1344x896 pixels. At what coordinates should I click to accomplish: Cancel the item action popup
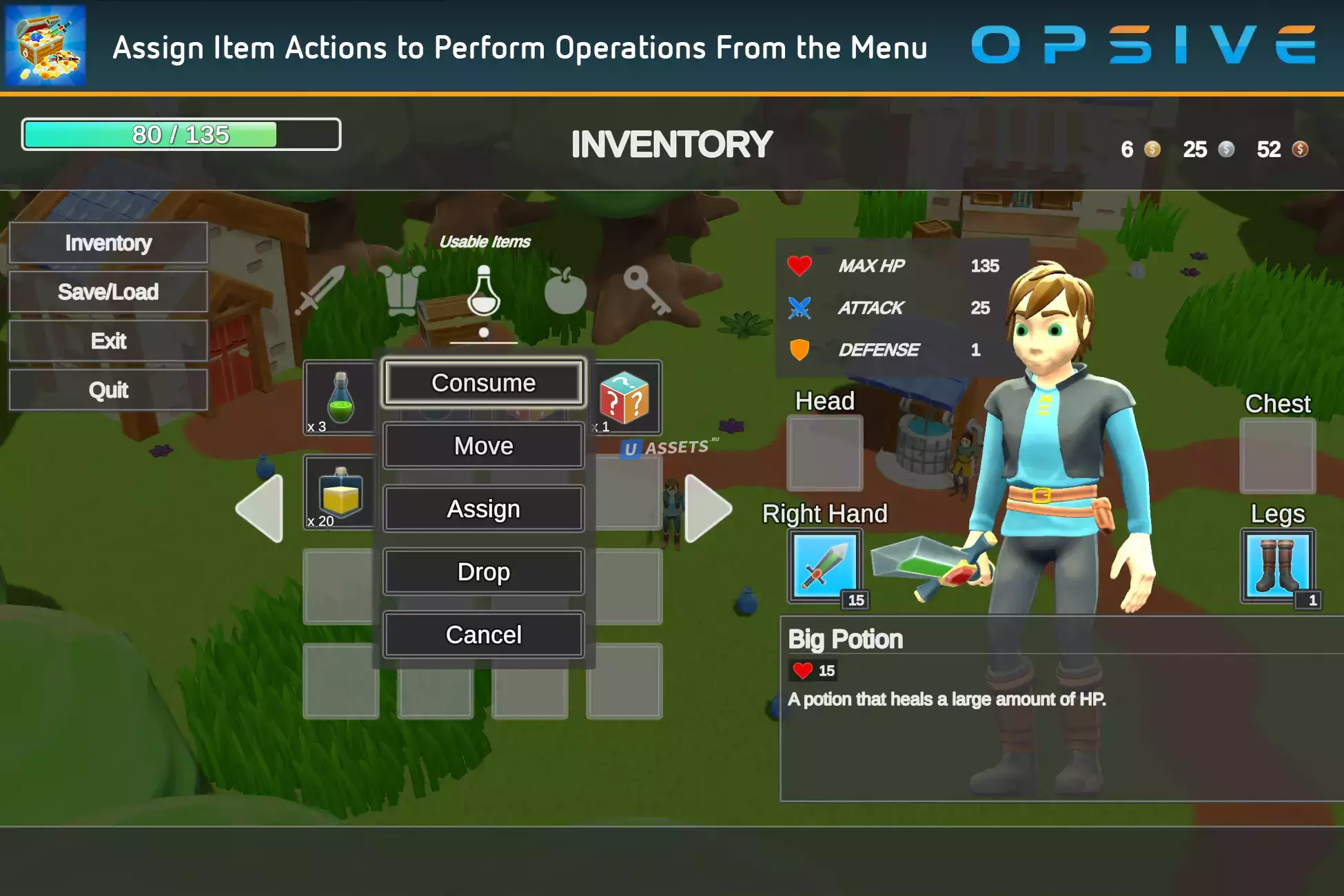pos(483,635)
